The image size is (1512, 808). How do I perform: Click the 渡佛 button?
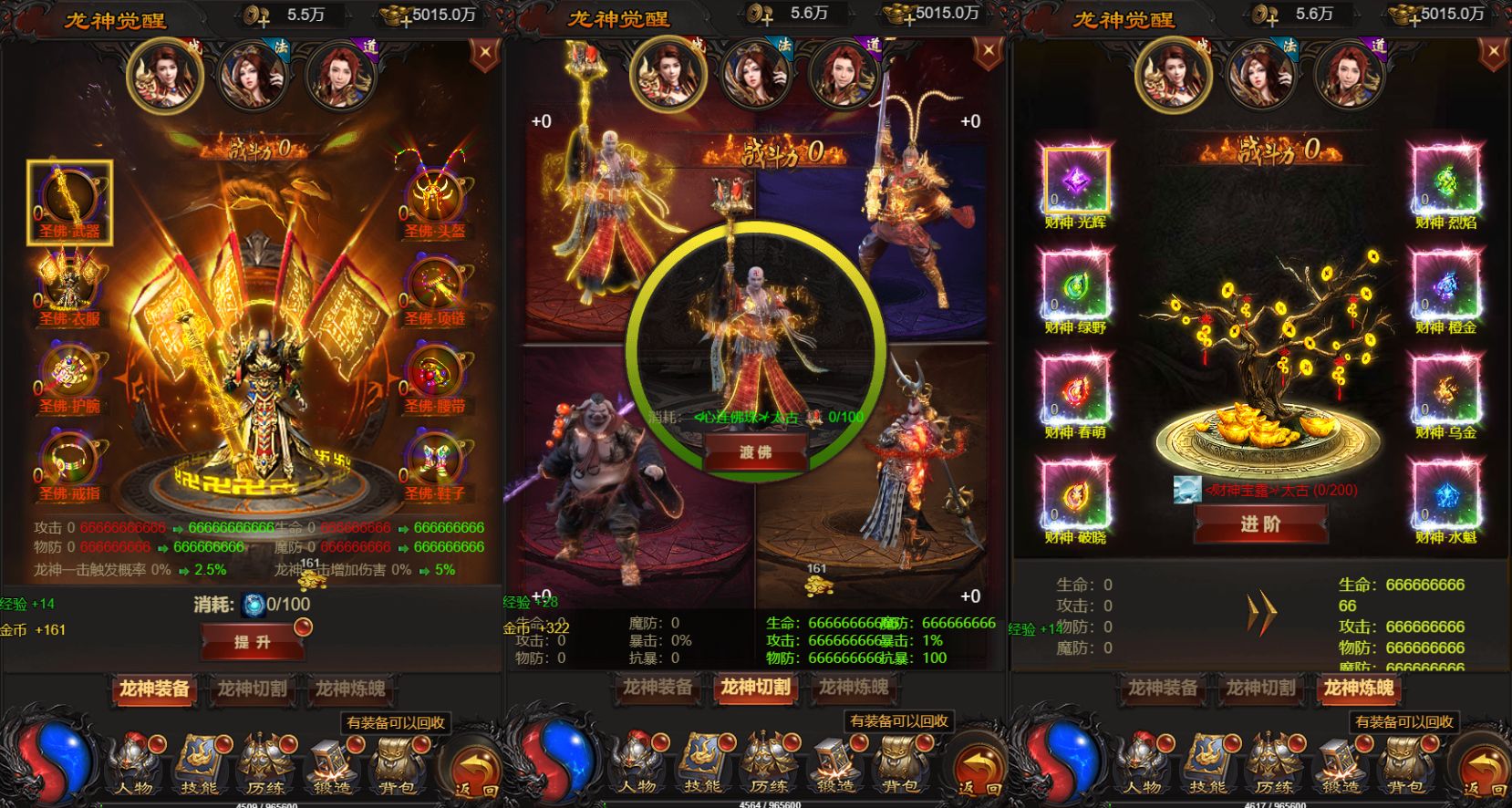pyautogui.click(x=755, y=452)
